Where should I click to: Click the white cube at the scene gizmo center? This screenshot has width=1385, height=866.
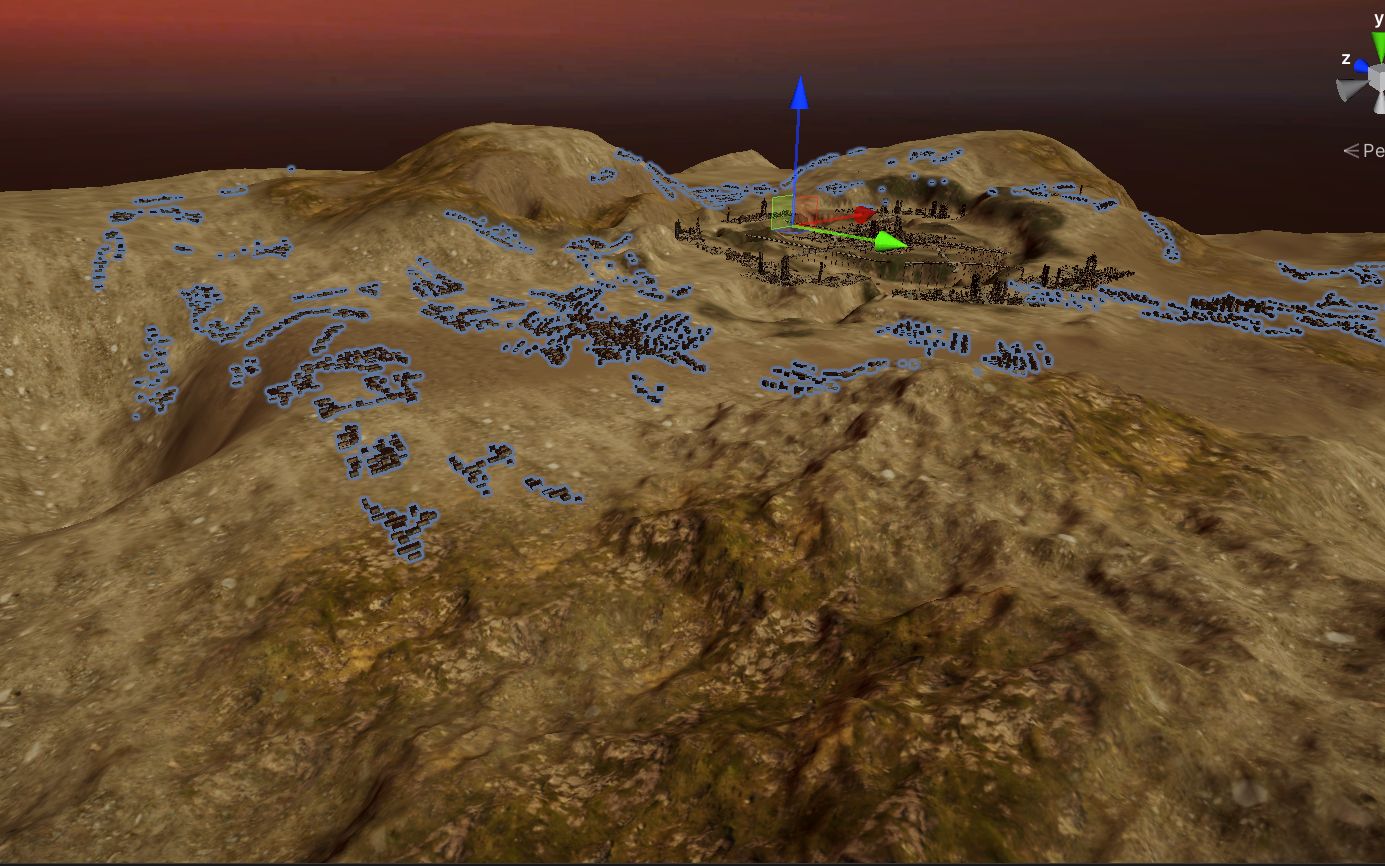click(1375, 74)
